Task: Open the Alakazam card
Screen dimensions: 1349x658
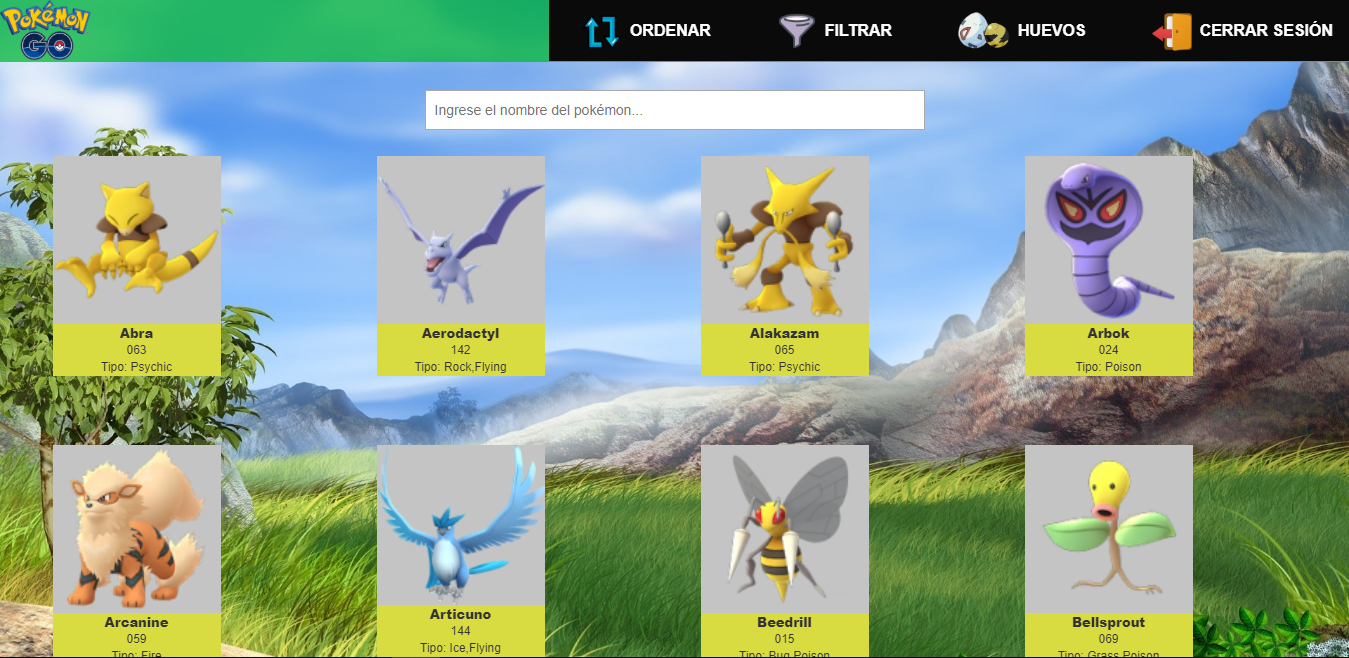Action: tap(785, 266)
